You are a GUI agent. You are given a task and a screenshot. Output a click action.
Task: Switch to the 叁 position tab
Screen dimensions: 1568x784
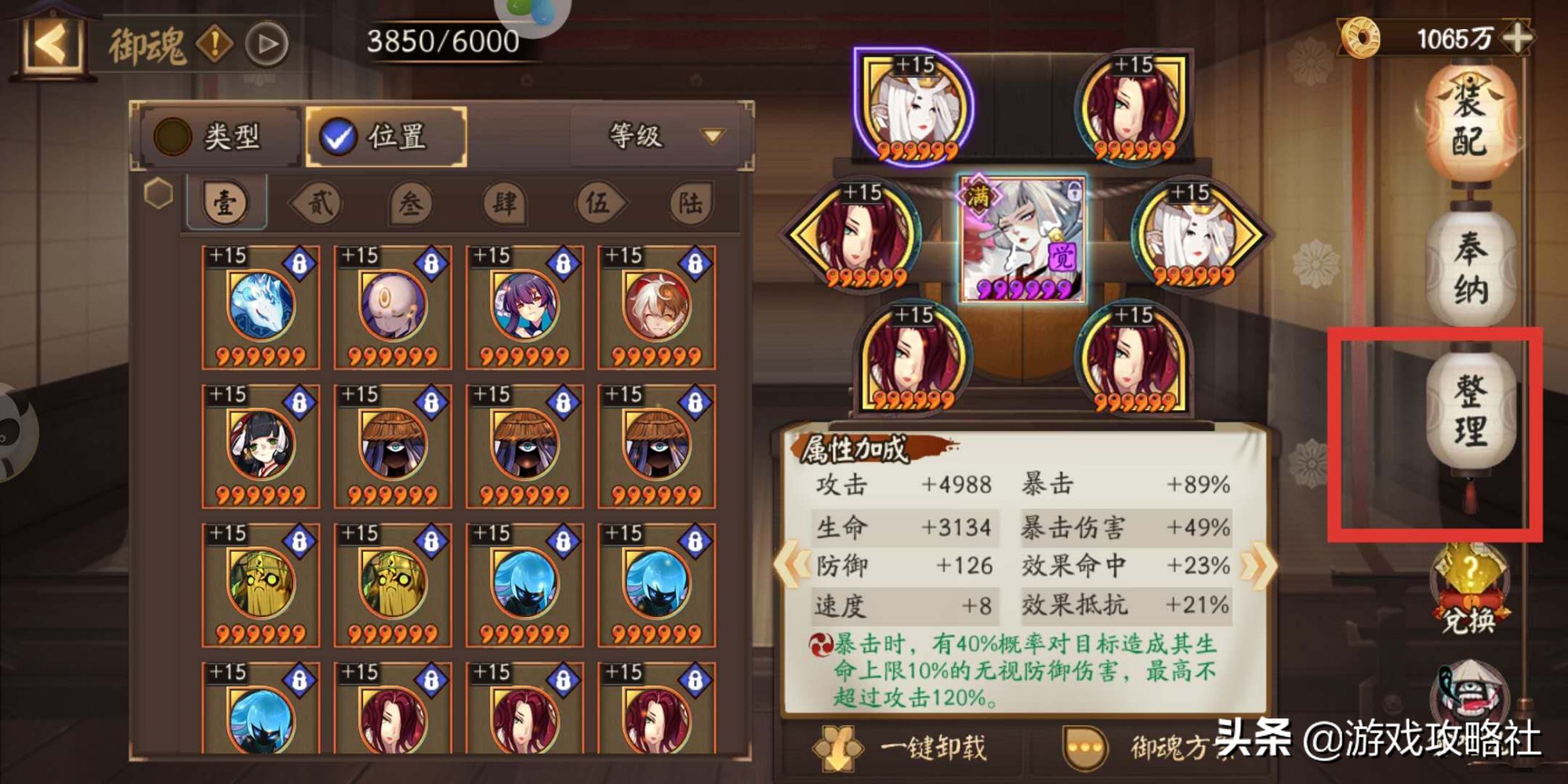(x=411, y=204)
